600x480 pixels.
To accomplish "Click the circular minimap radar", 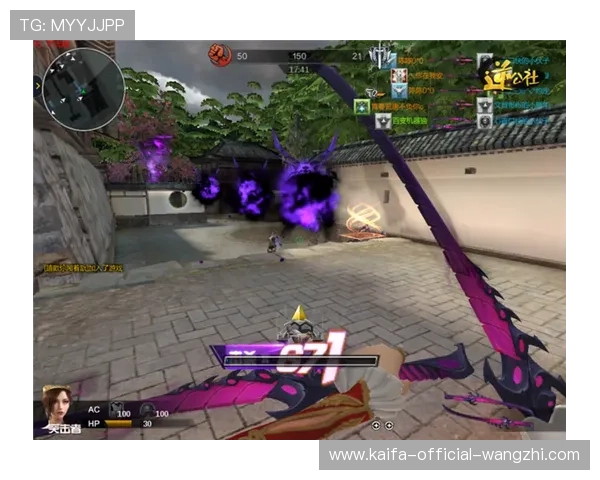I will coord(84,88).
